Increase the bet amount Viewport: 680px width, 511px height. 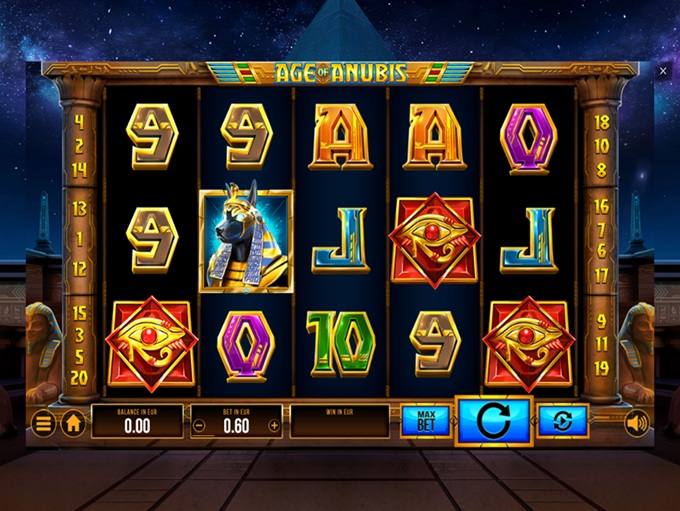pyautogui.click(x=274, y=424)
